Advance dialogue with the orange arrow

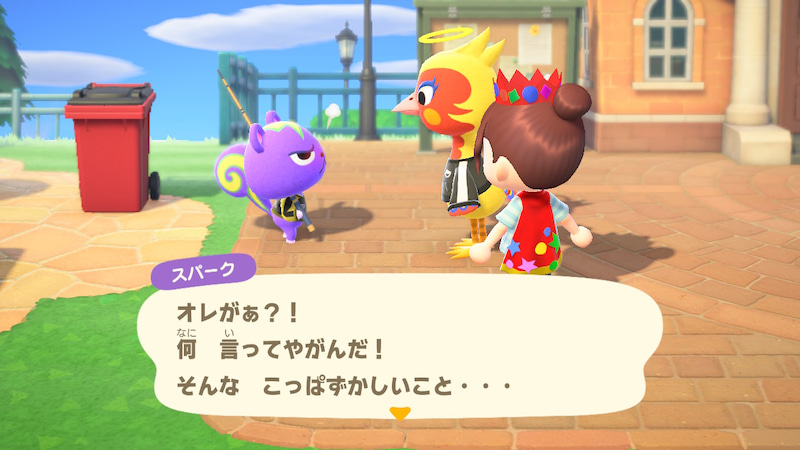click(400, 413)
